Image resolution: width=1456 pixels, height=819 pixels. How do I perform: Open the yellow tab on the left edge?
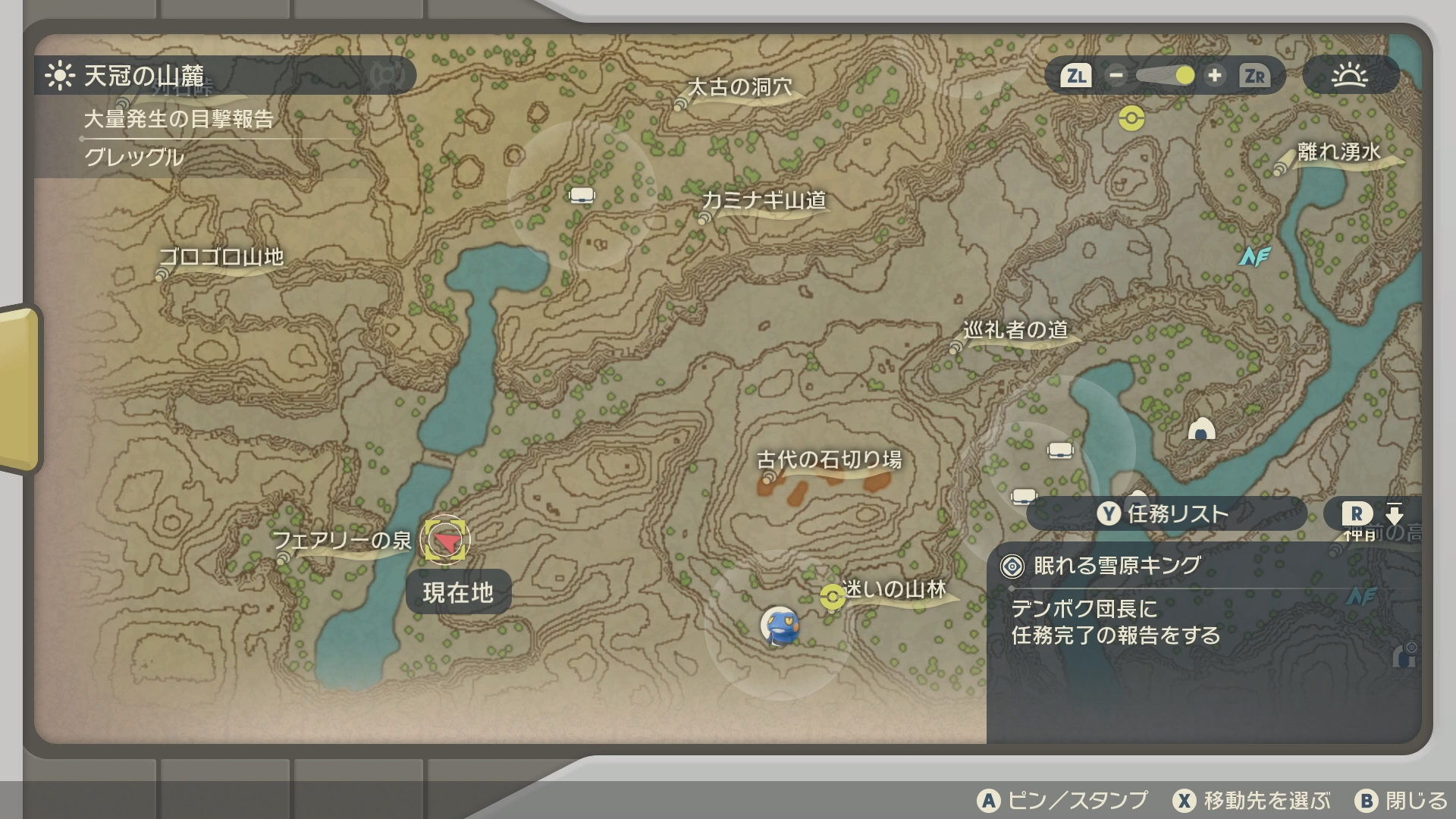19,388
